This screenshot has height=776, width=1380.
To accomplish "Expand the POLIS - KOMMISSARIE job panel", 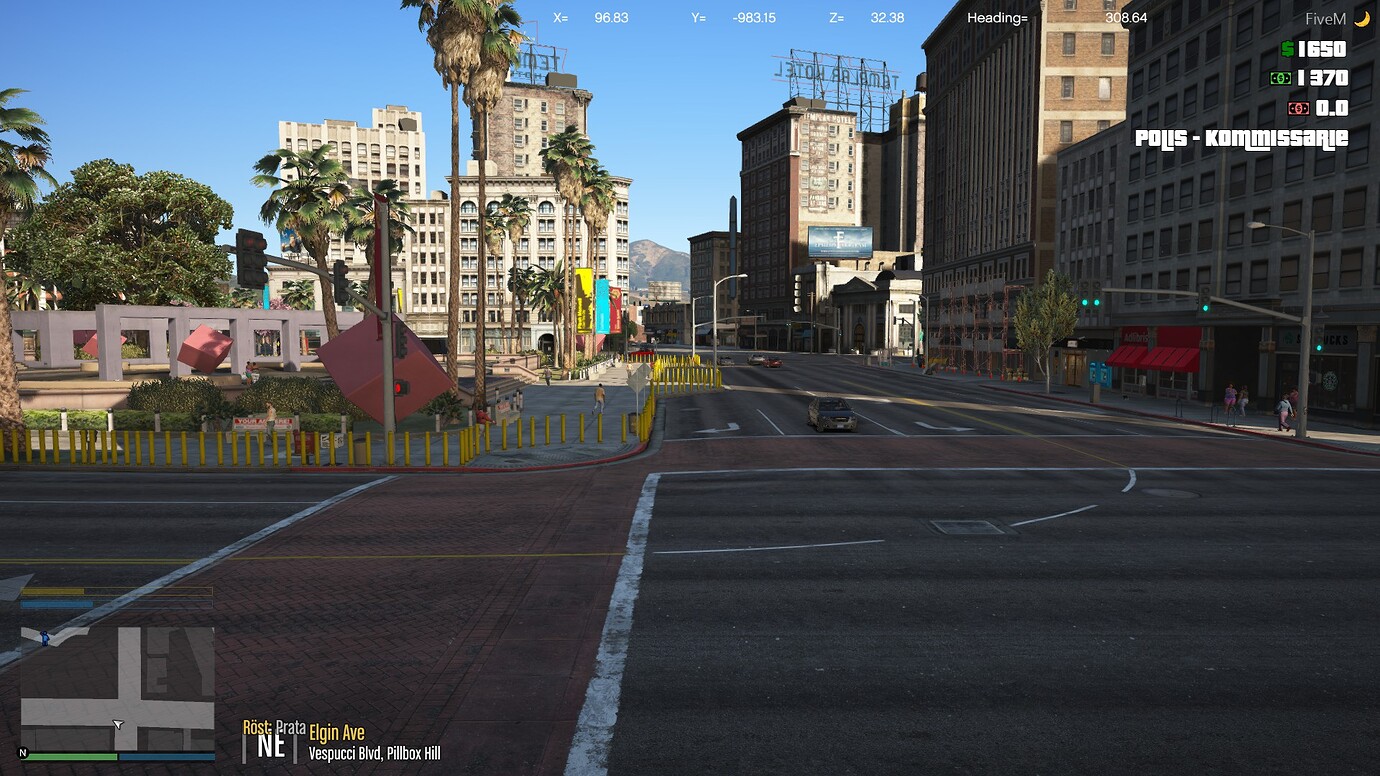I will click(x=1243, y=139).
